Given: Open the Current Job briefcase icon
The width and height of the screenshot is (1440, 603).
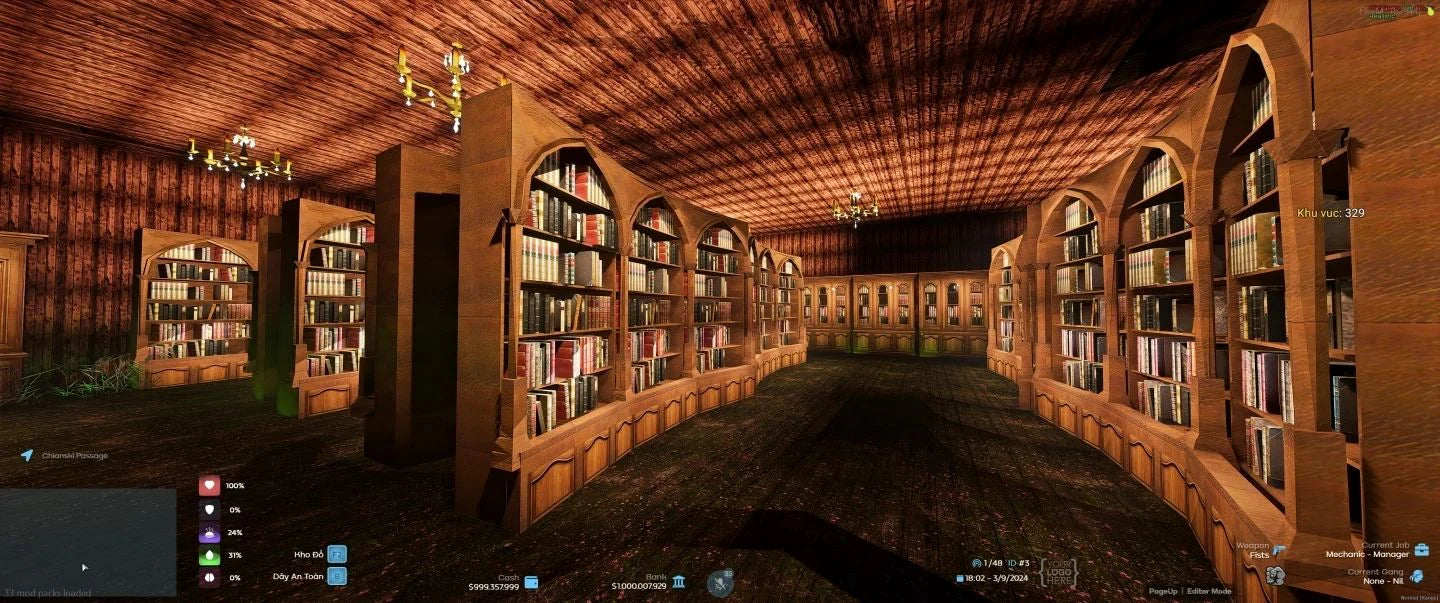Looking at the screenshot, I should tap(1421, 550).
